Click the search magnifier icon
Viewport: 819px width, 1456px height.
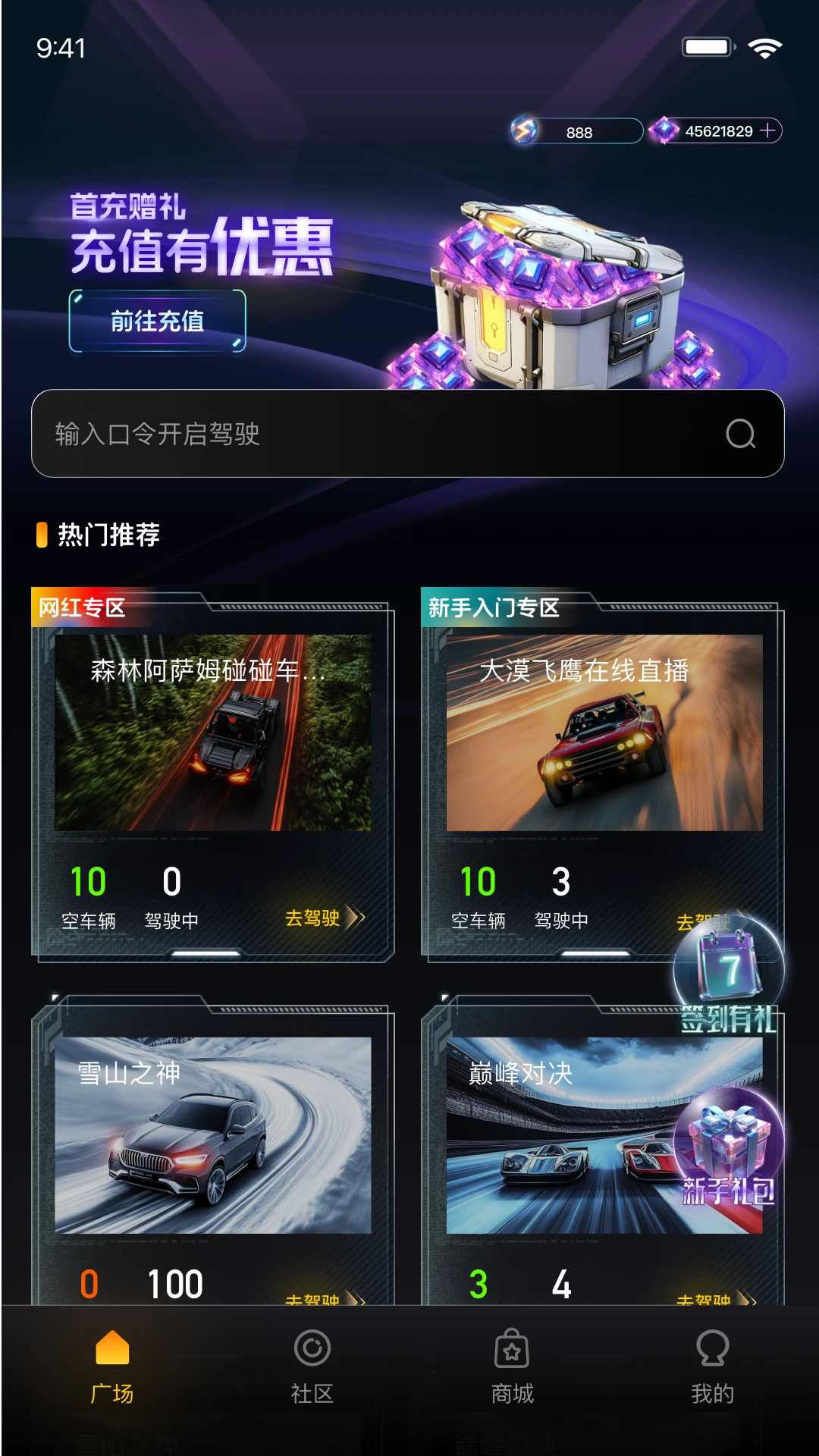point(740,434)
